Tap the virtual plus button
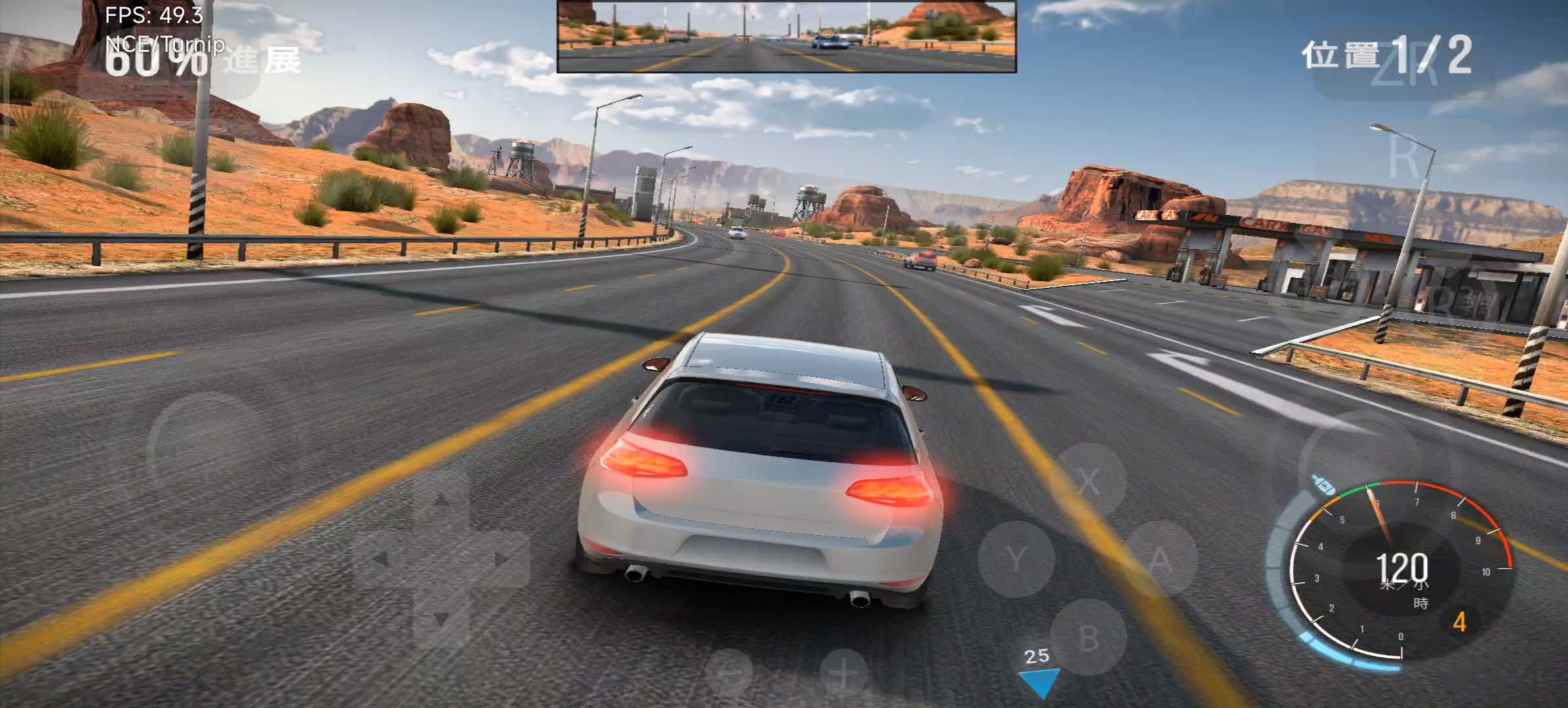Screen dimensions: 1568x708 click(x=844, y=673)
